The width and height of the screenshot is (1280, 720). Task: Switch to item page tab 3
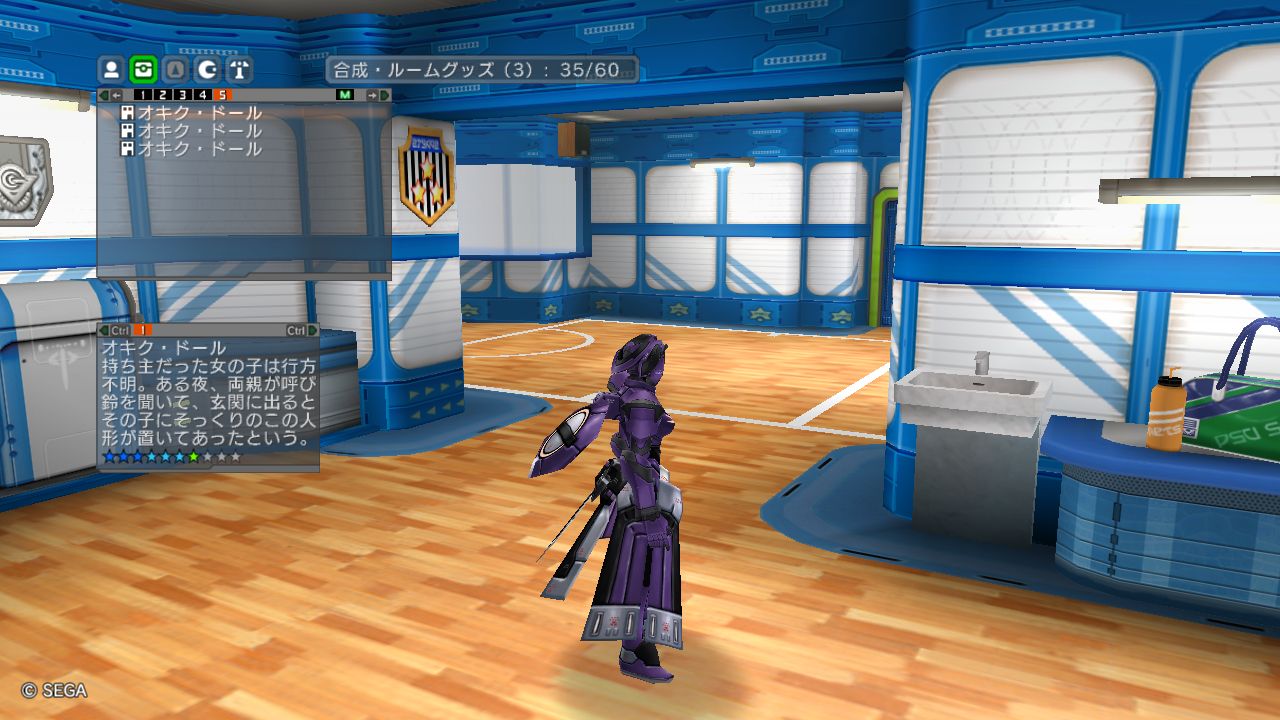(182, 95)
